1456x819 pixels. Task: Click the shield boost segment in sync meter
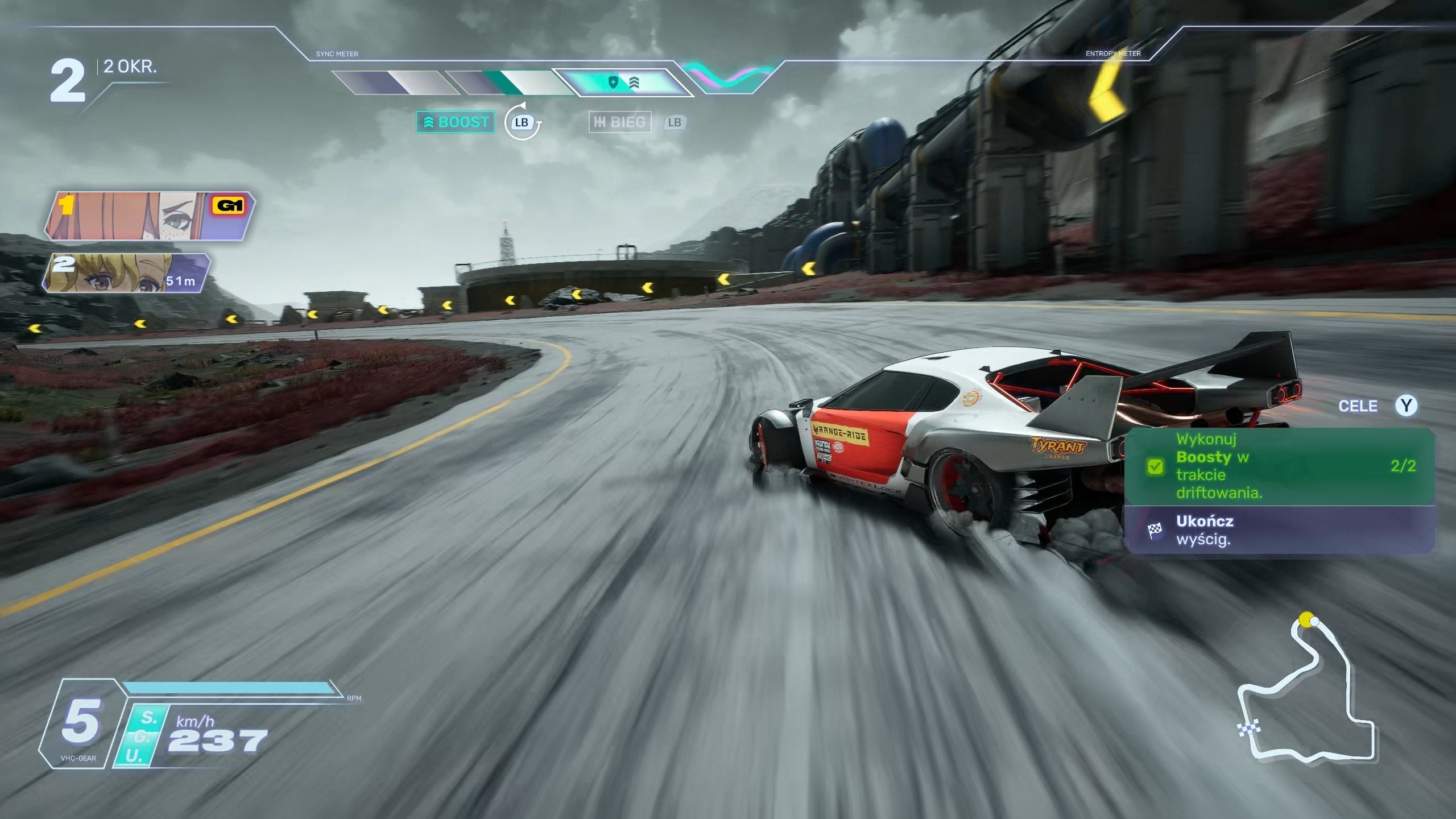pos(623,83)
